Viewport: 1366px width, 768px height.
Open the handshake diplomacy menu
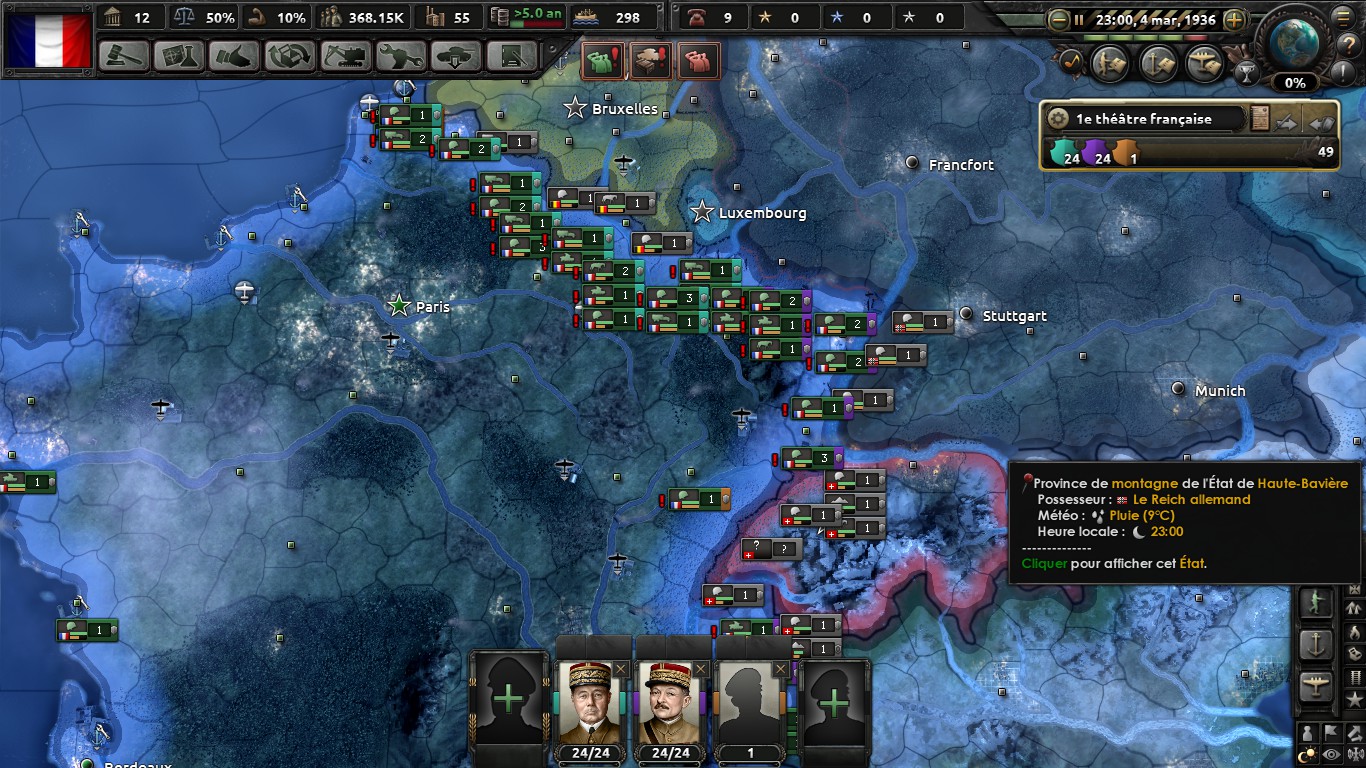(235, 56)
